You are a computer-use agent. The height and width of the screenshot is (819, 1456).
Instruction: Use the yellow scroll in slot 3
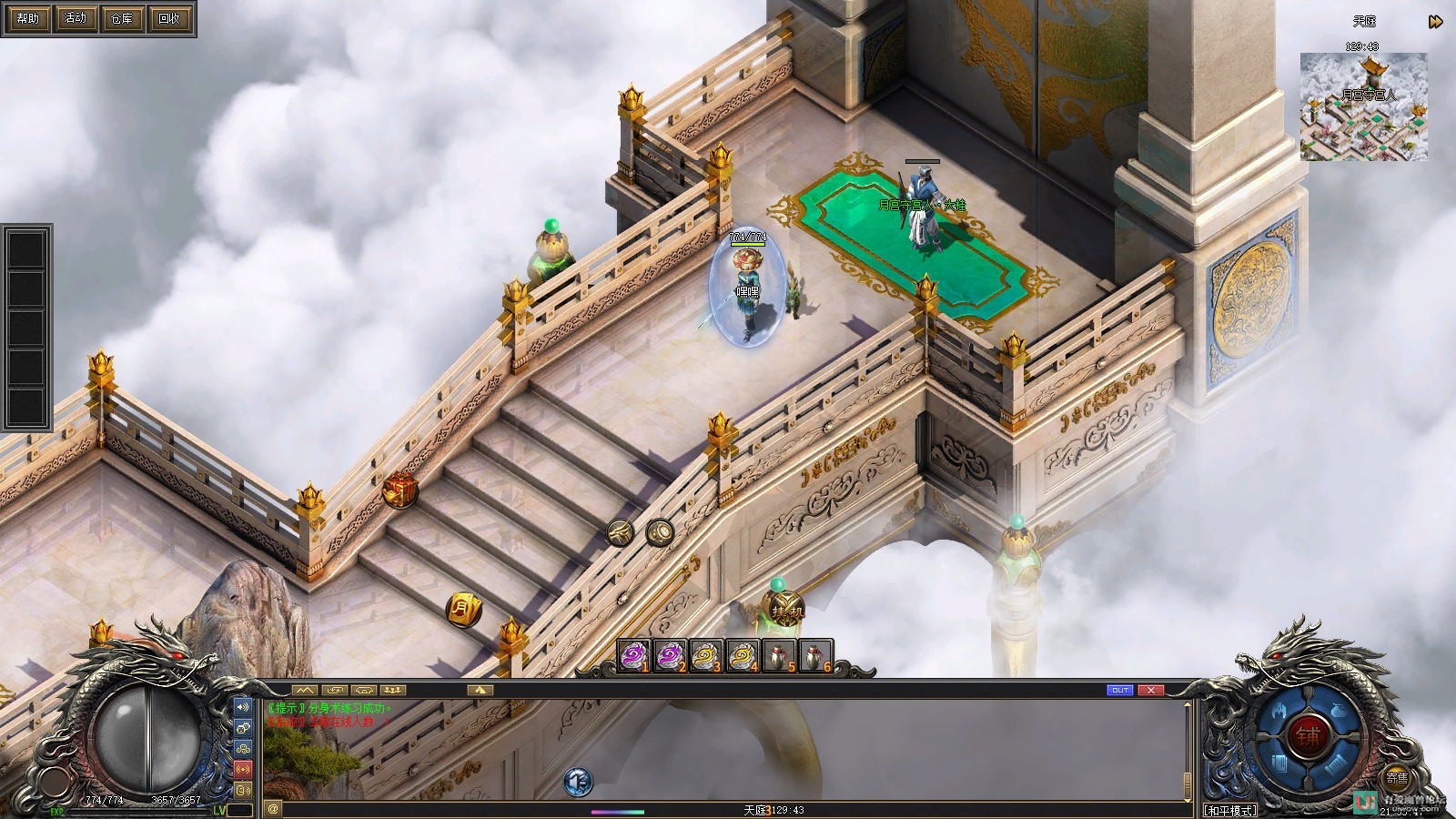point(705,656)
